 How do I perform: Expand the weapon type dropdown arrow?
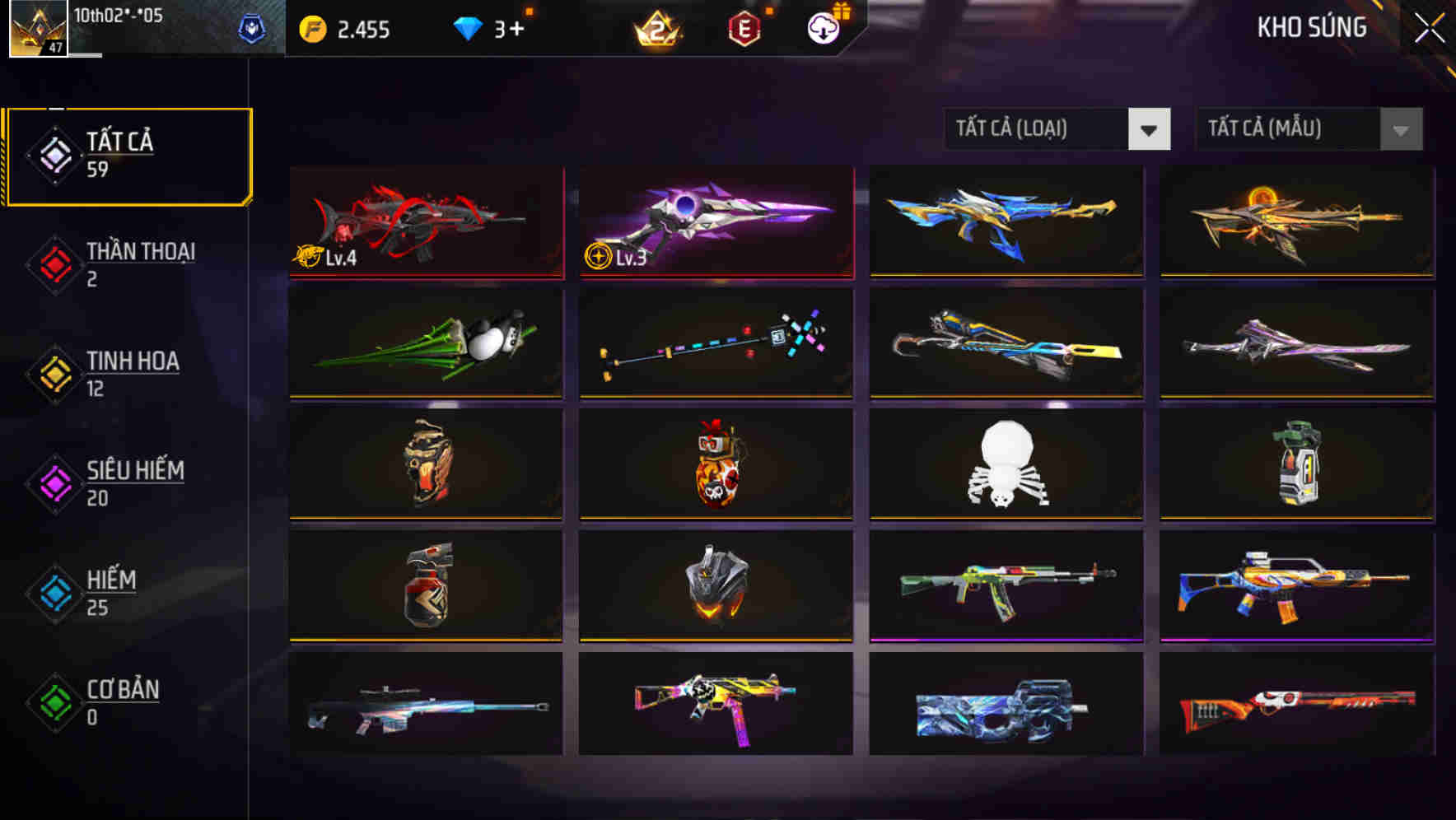click(x=1150, y=129)
